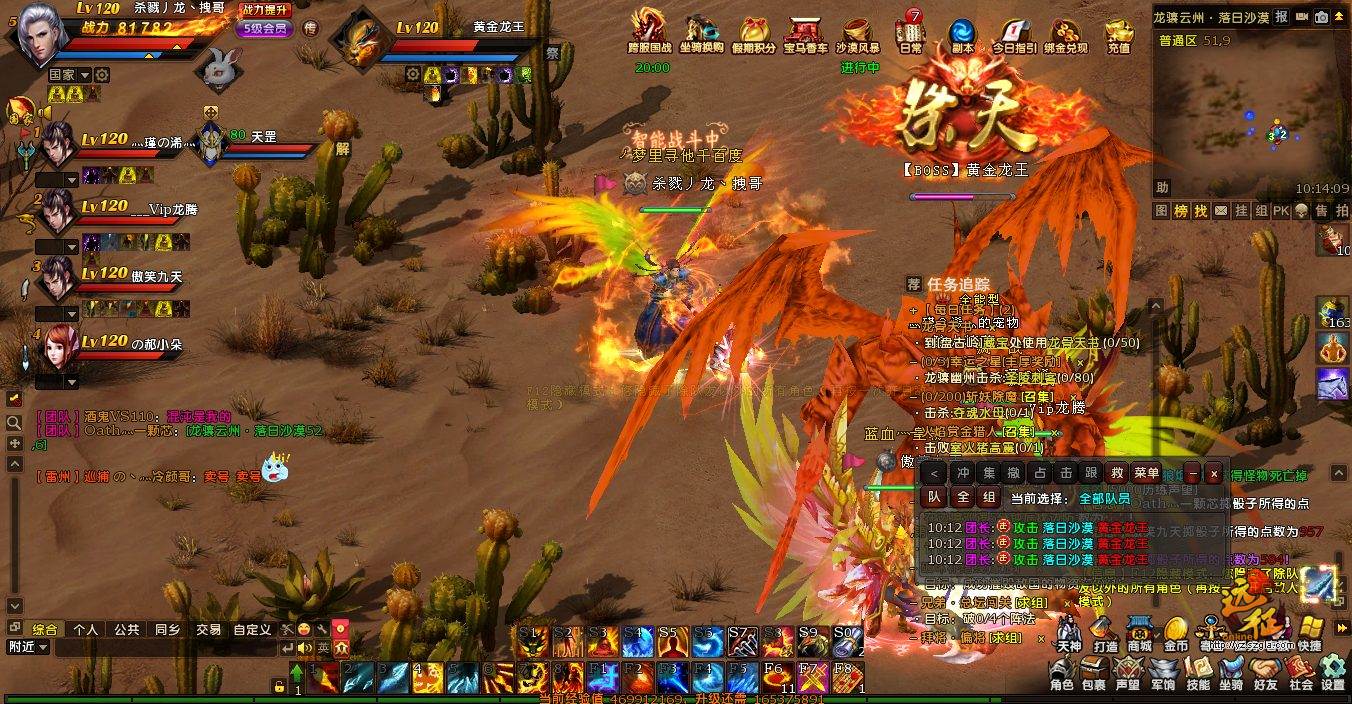Open the 好友 friends list
The height and width of the screenshot is (704, 1352).
point(1265,673)
